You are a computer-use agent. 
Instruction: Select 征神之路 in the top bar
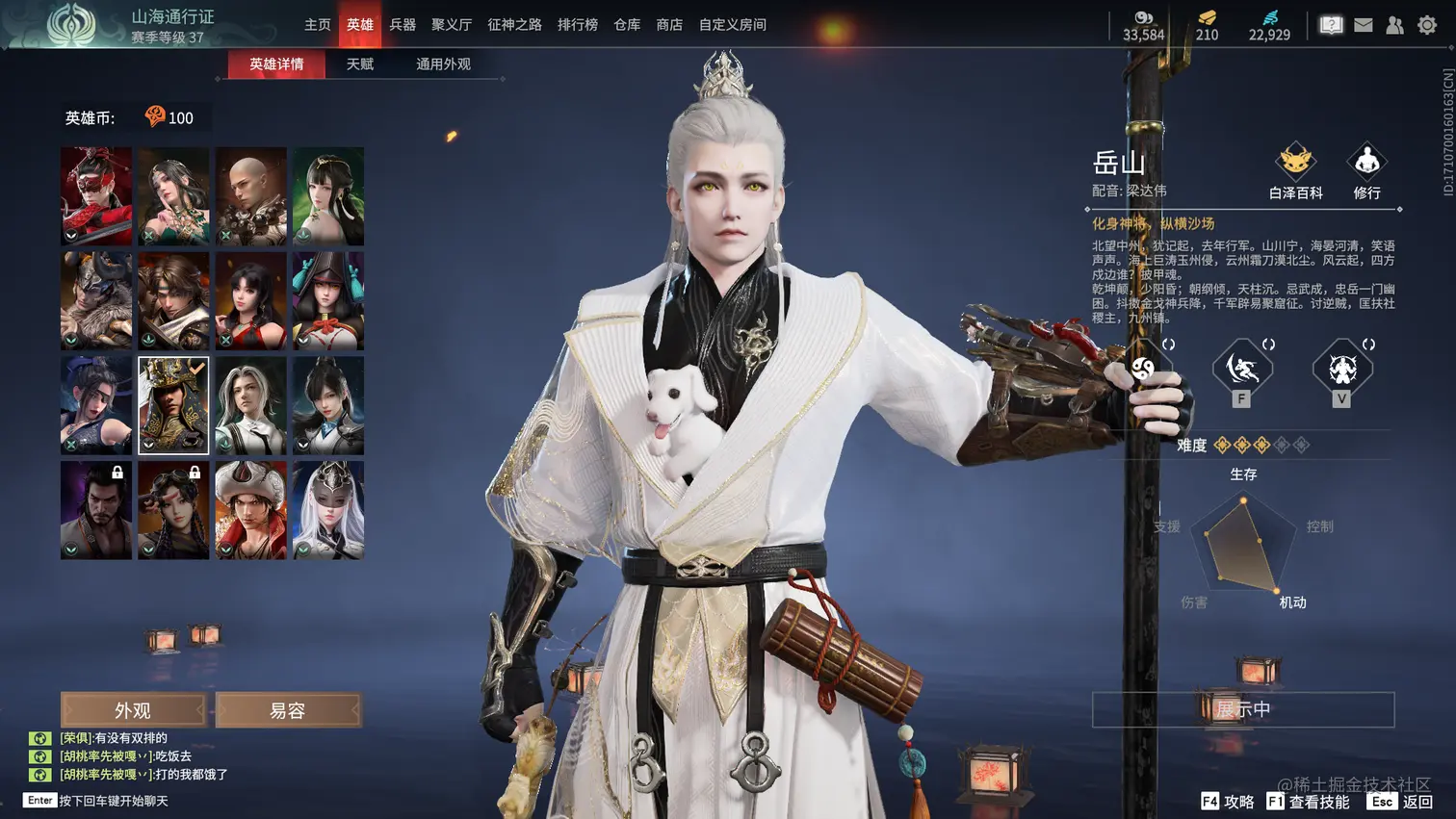tap(514, 25)
